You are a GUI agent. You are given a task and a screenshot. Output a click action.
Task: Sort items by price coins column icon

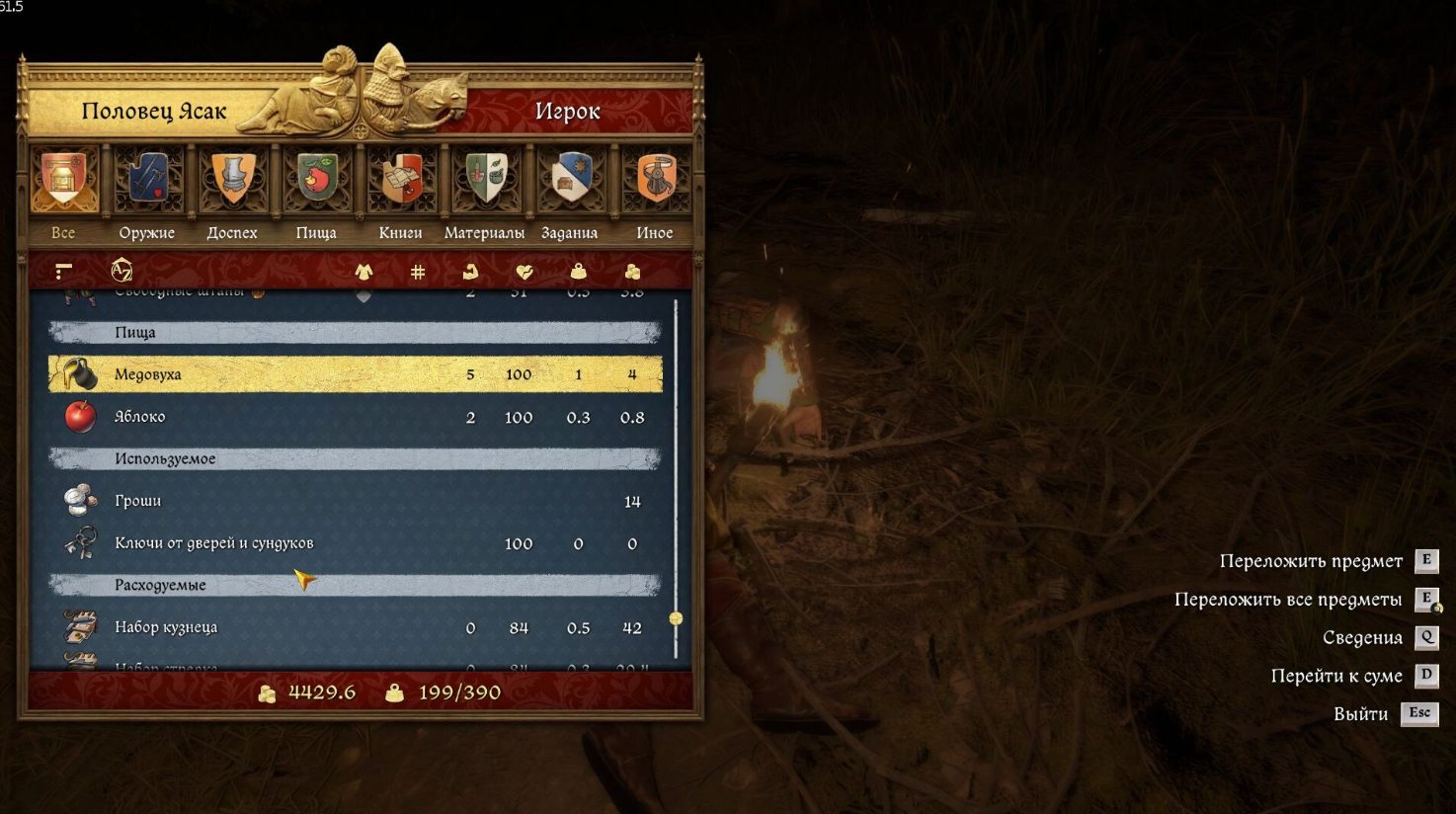632,271
